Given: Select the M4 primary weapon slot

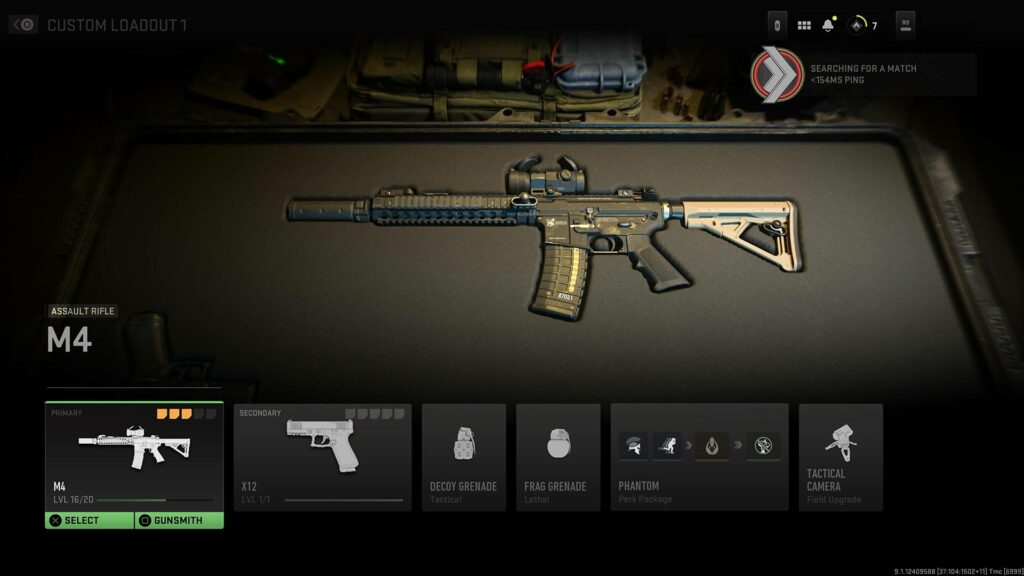Looking at the screenshot, I should [134, 455].
